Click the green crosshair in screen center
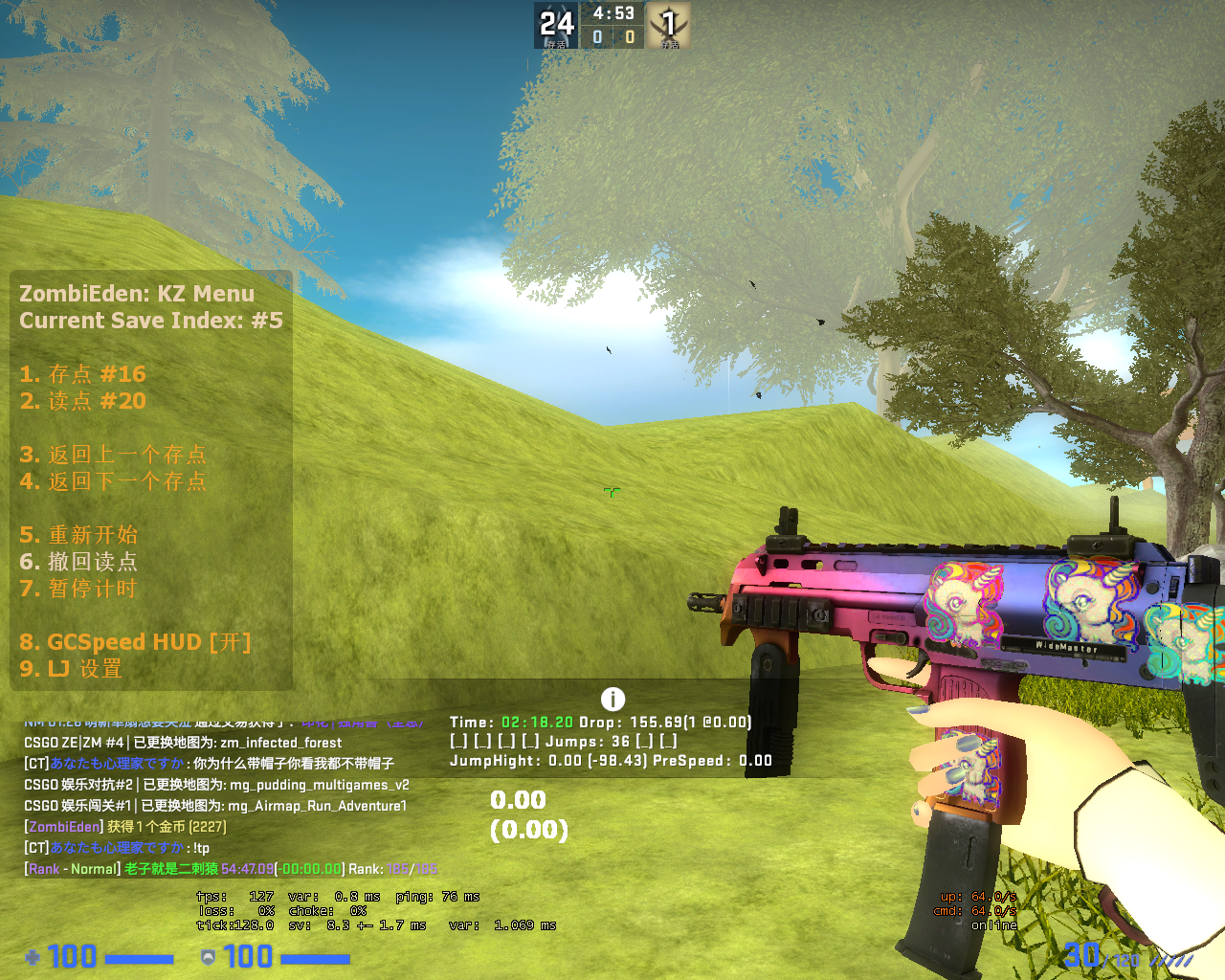 tap(612, 491)
